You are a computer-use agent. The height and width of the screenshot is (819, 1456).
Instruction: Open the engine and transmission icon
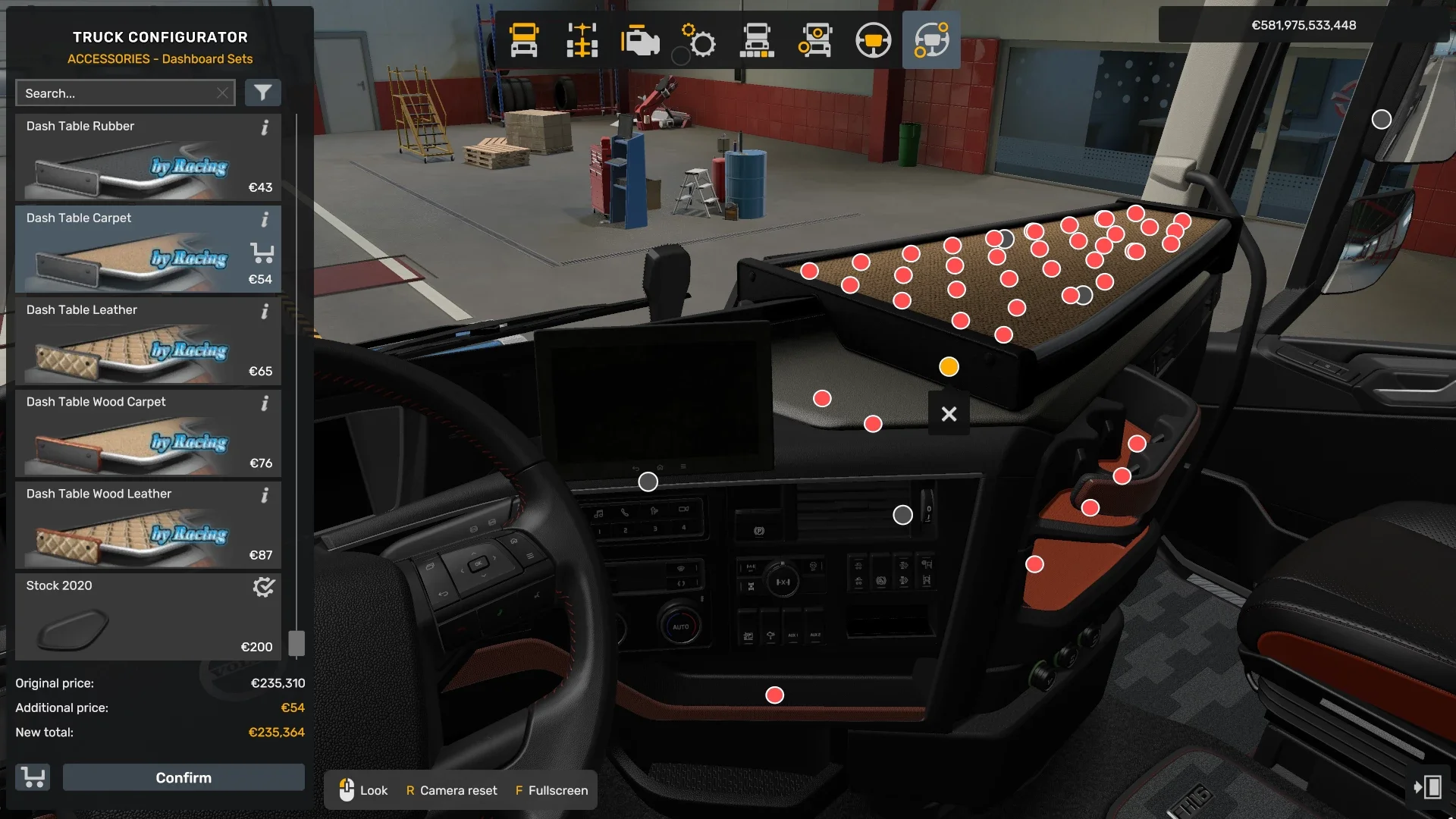pyautogui.click(x=641, y=40)
